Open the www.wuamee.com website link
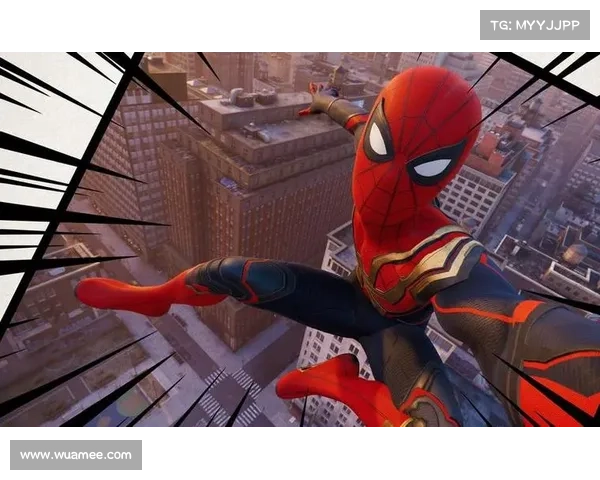The height and width of the screenshot is (480, 600). (x=76, y=455)
